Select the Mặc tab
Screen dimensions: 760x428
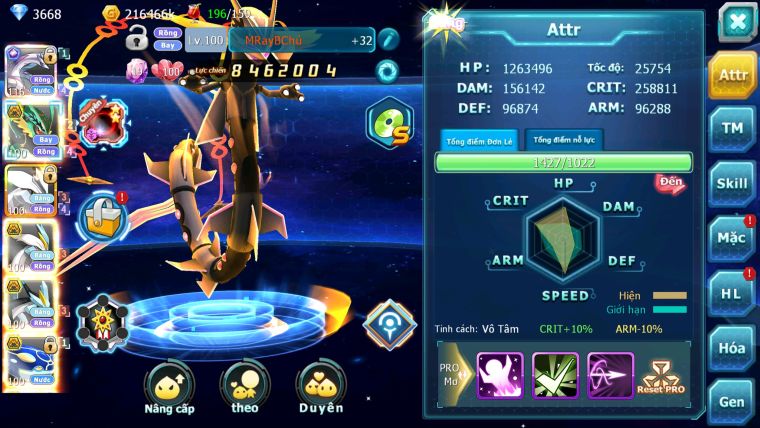click(732, 238)
